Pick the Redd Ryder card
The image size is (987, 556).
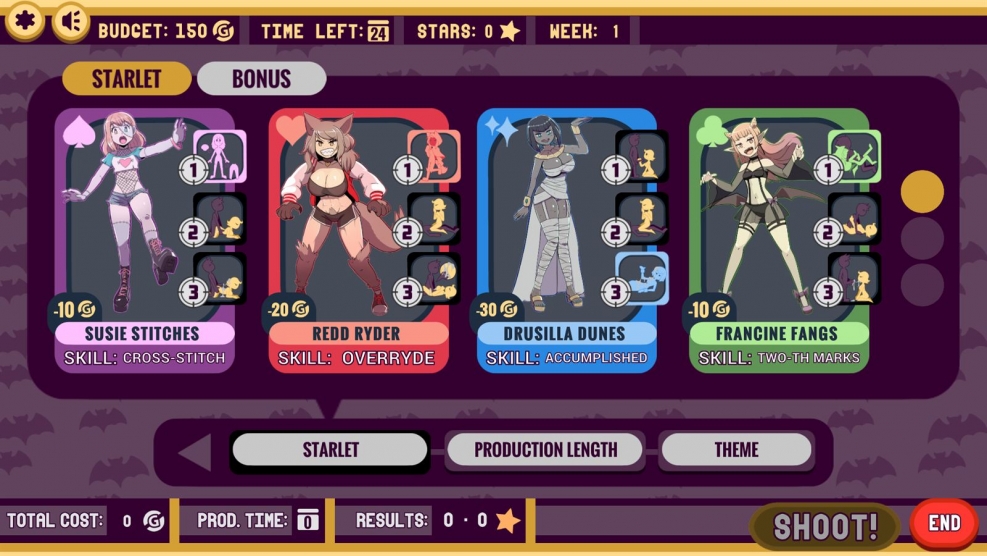[358, 240]
